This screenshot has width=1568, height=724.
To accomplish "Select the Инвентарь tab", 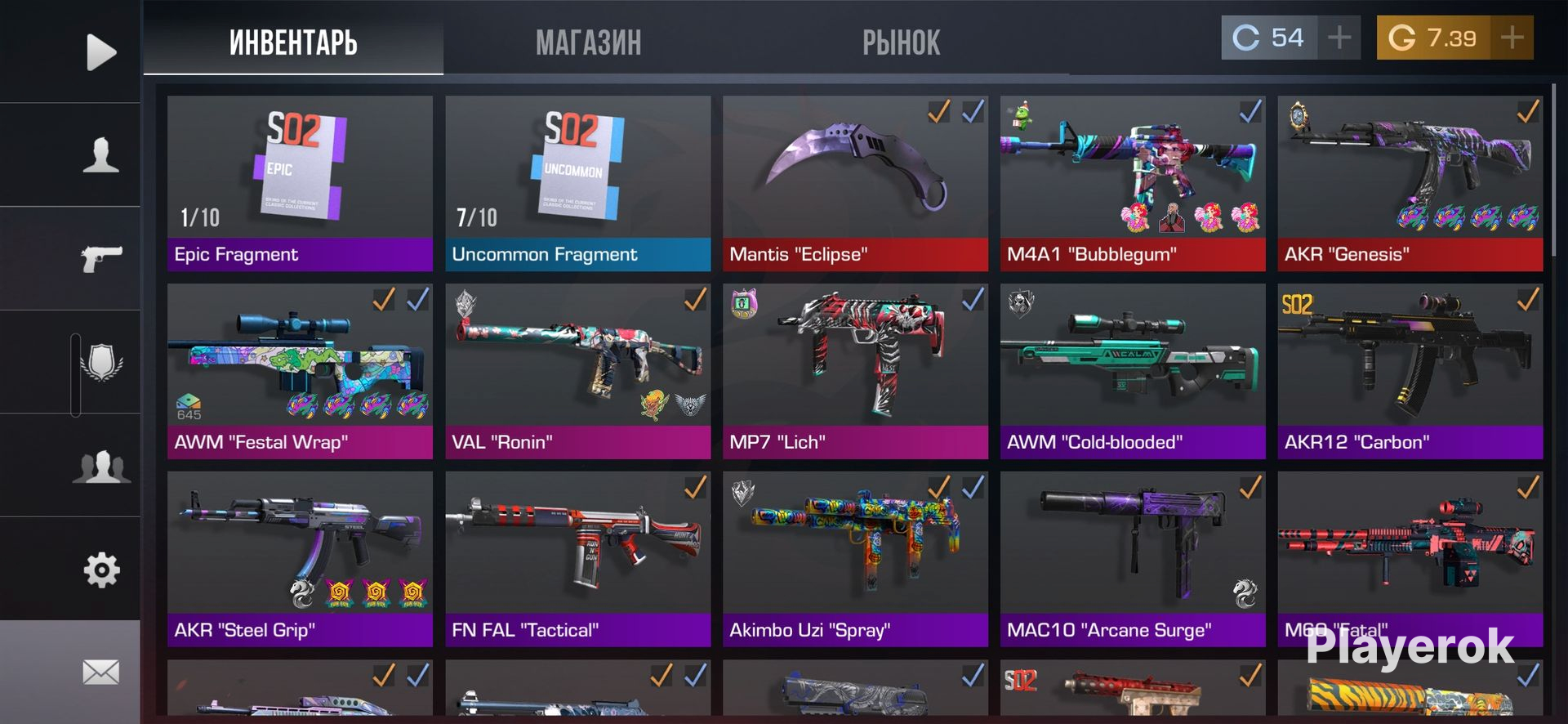I will click(x=293, y=42).
